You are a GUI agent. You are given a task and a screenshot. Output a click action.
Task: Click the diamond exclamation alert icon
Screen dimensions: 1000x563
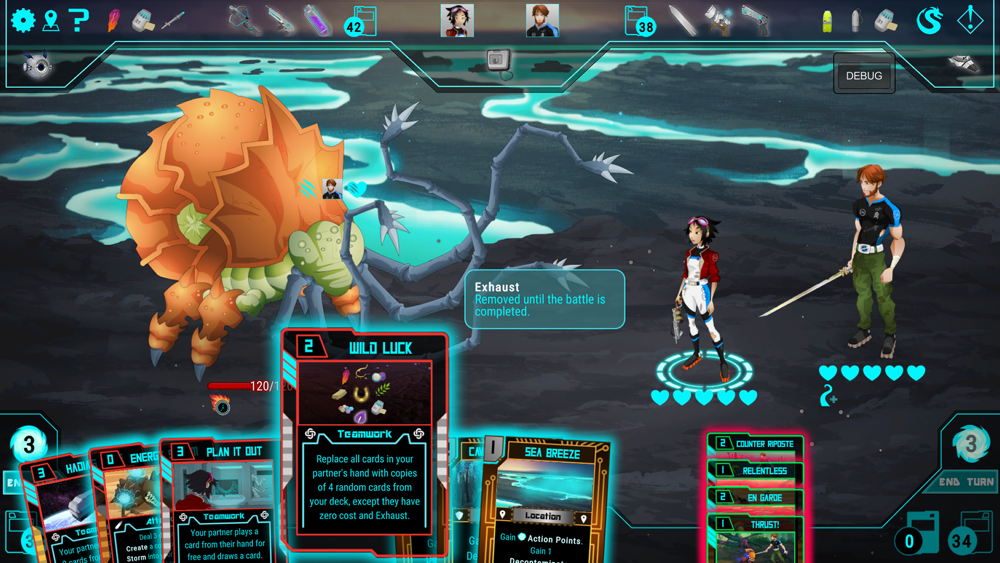(x=970, y=20)
